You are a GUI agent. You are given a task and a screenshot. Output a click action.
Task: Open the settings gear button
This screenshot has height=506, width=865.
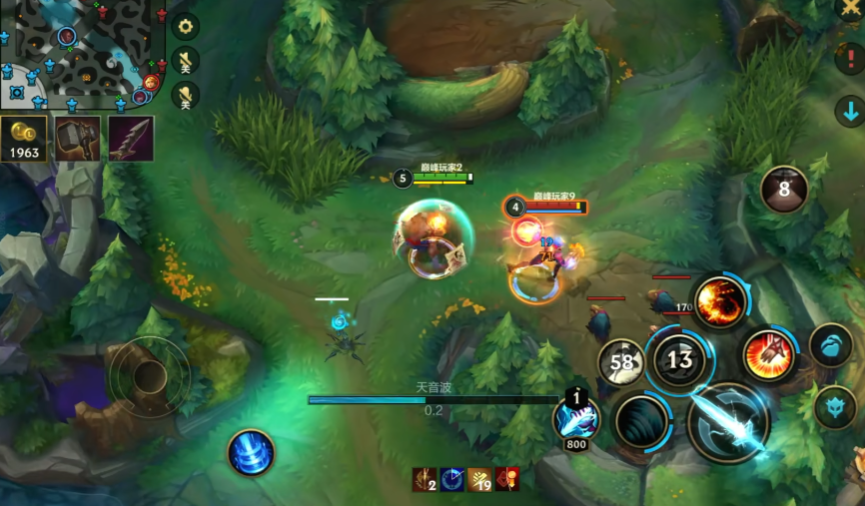pos(186,27)
